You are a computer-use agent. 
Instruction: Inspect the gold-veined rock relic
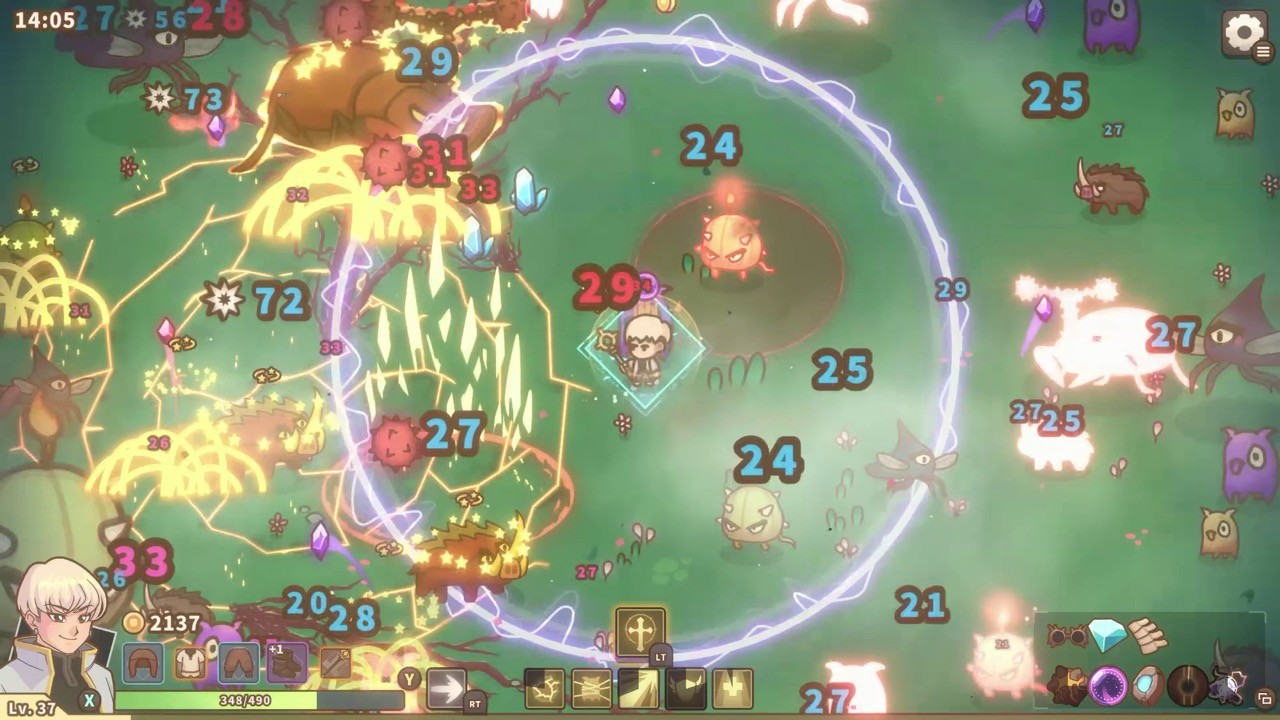[1066, 686]
